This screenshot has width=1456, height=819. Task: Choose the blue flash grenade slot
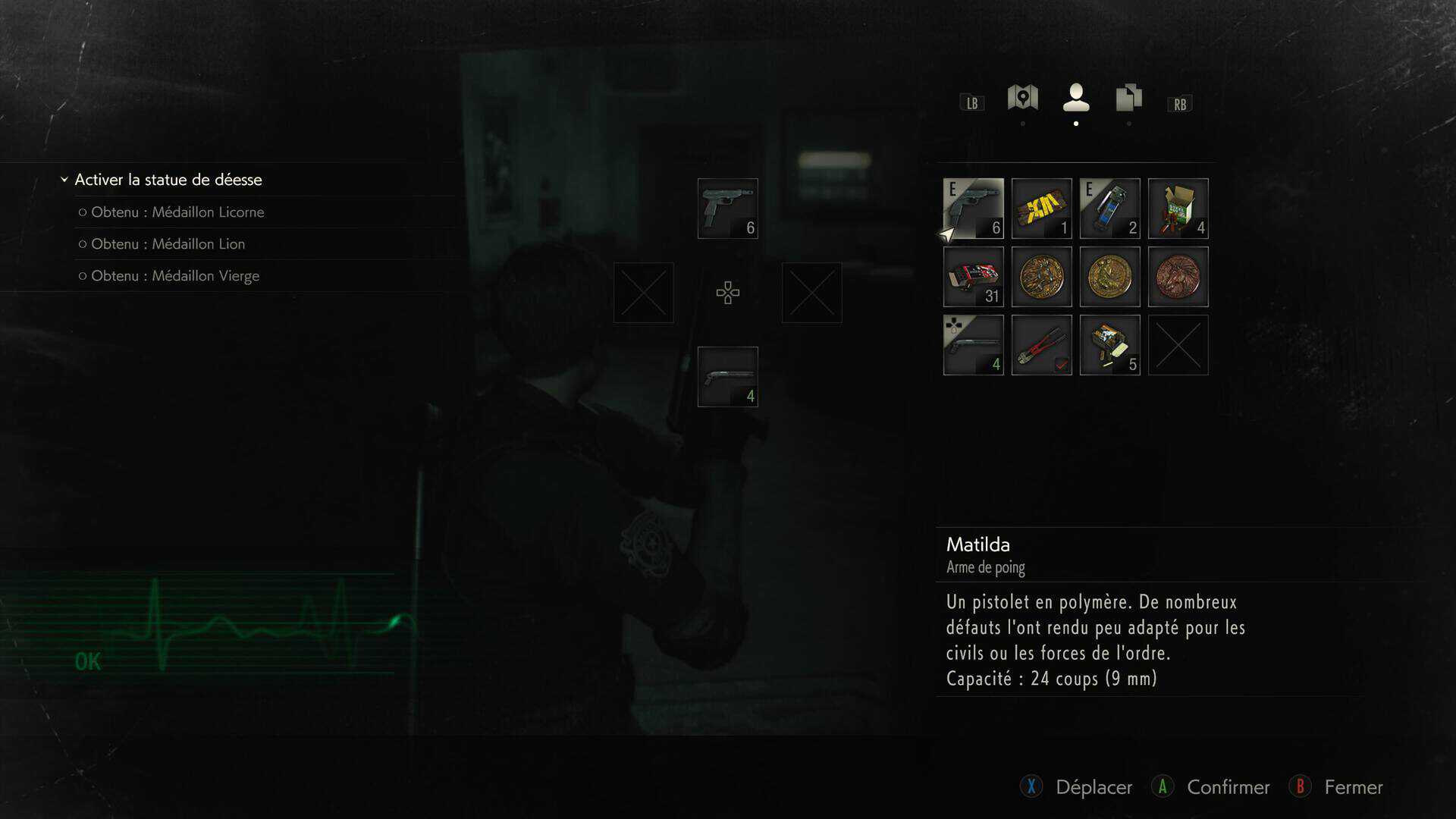(x=1109, y=209)
